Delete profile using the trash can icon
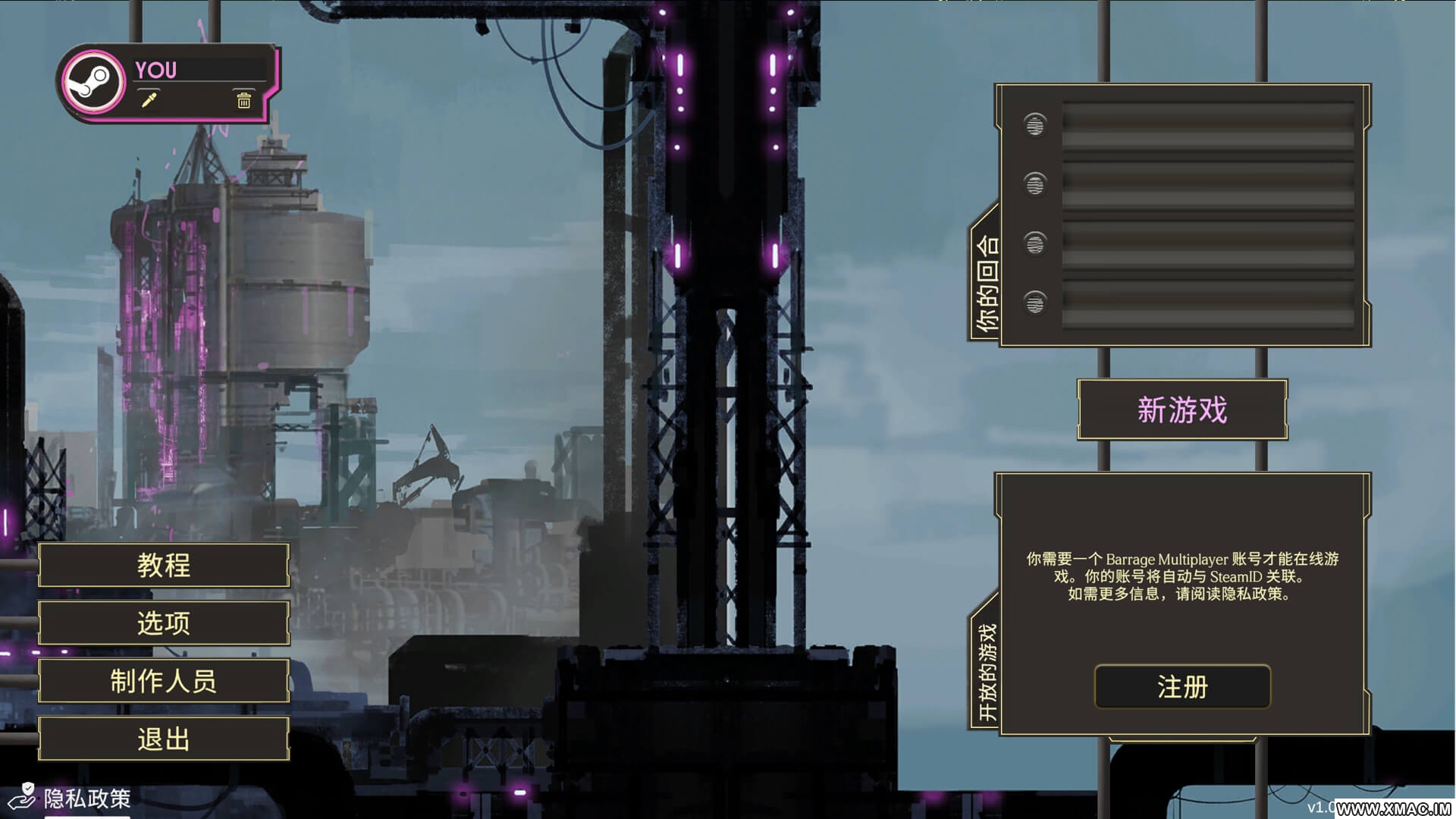 [x=243, y=100]
